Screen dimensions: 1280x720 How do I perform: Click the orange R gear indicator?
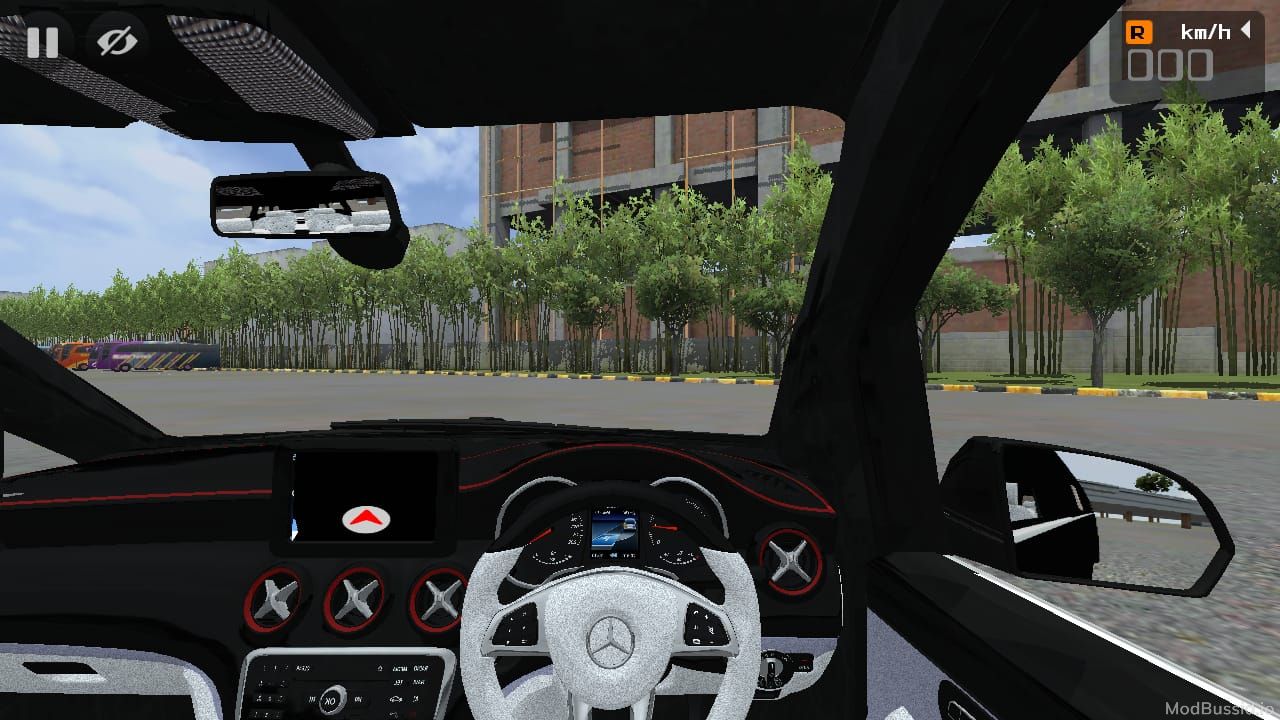click(1138, 31)
